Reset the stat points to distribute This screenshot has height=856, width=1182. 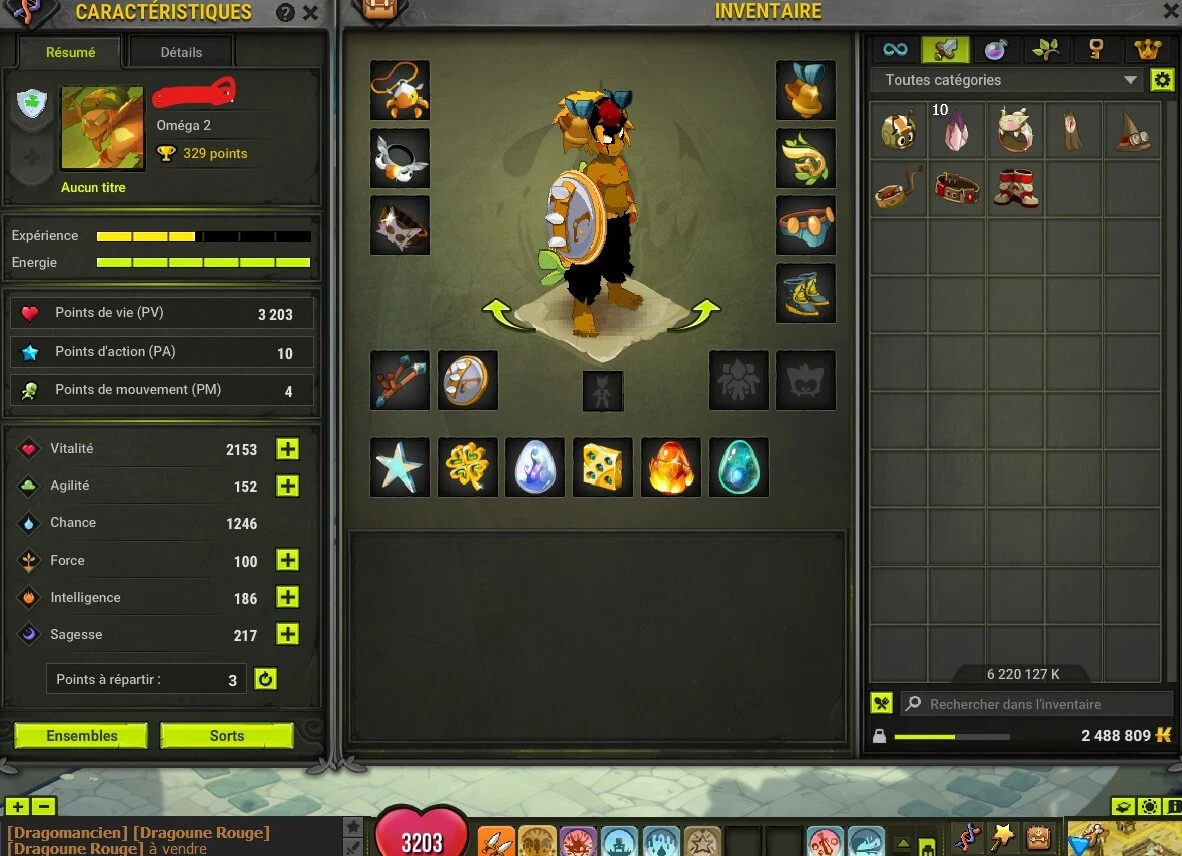pyautogui.click(x=265, y=679)
